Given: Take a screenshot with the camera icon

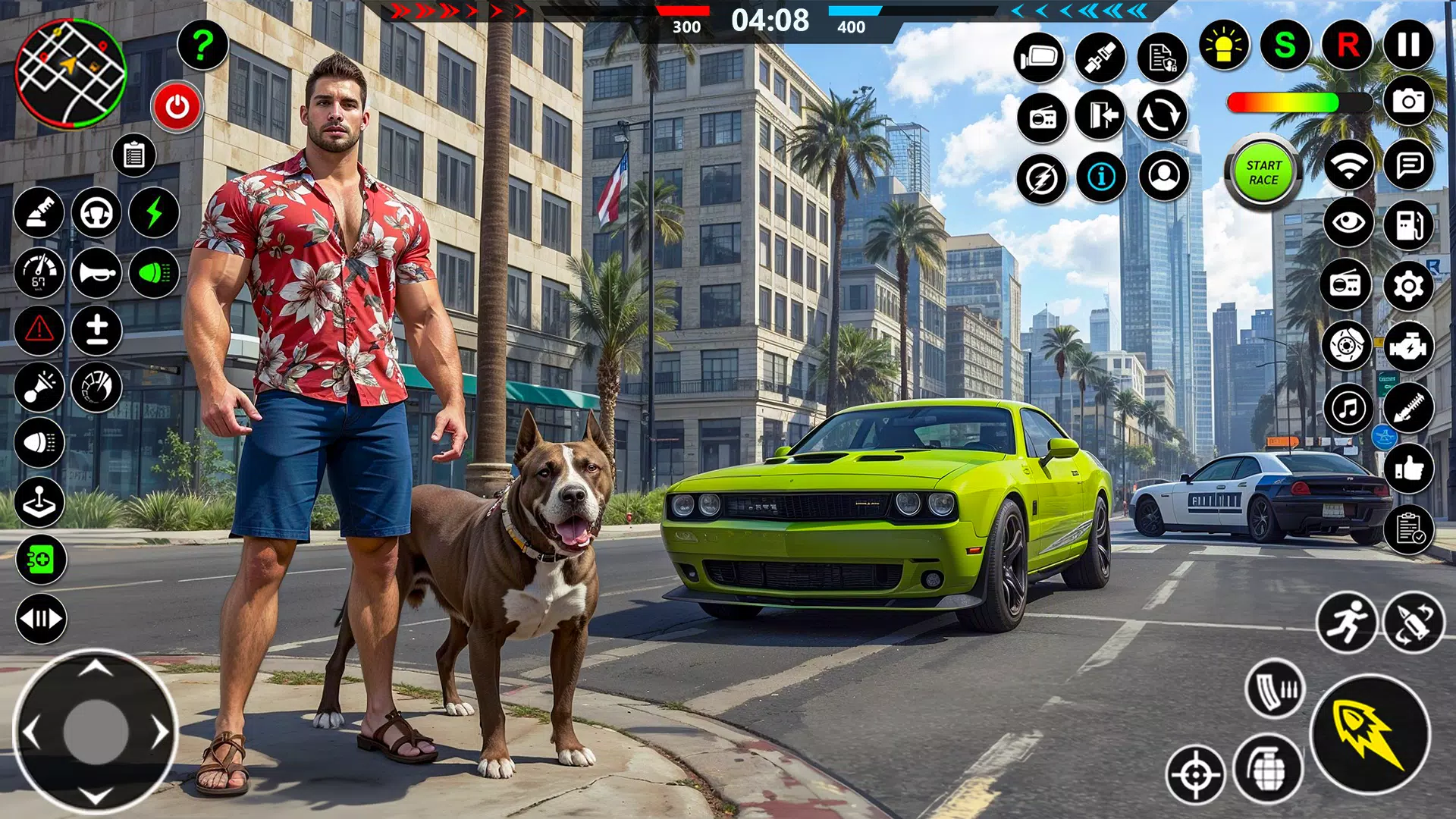Looking at the screenshot, I should 1409,101.
